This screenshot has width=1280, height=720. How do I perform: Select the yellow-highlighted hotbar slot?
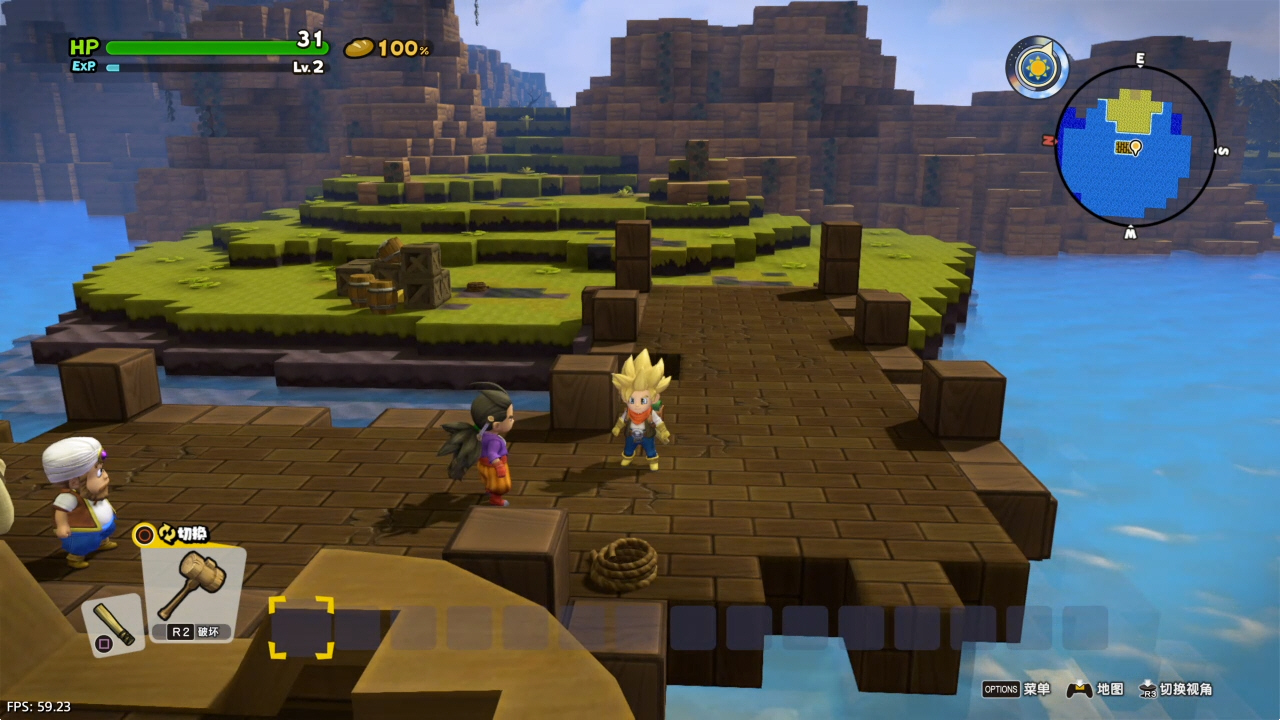click(x=301, y=627)
